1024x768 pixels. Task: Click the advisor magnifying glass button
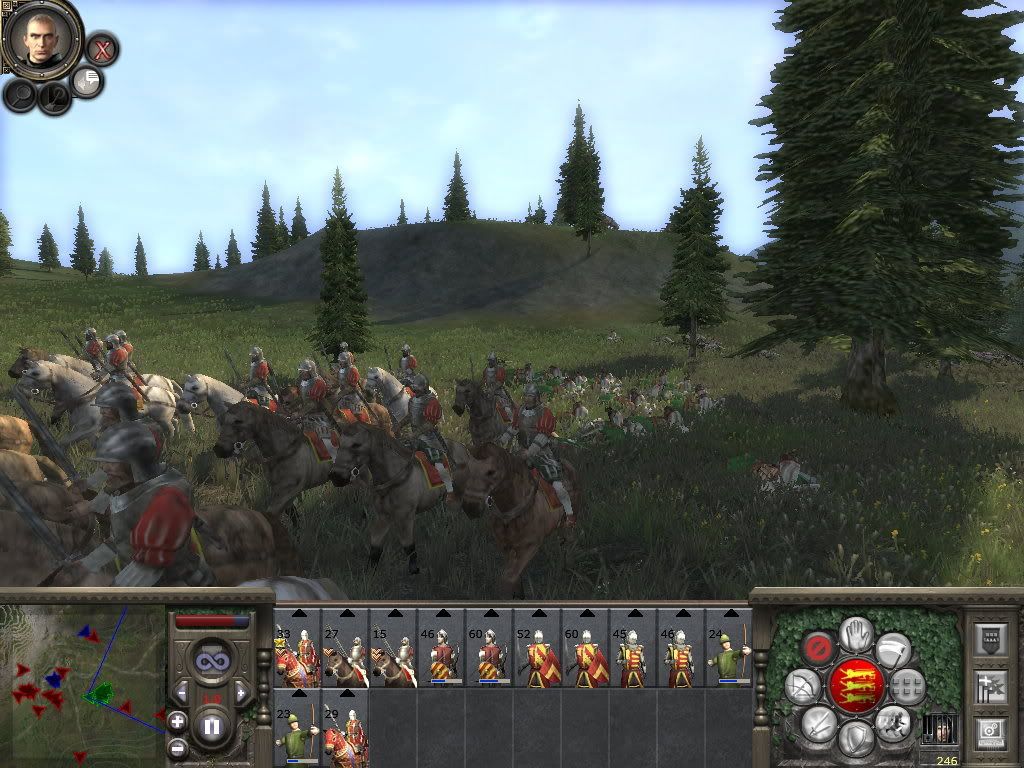(20, 95)
